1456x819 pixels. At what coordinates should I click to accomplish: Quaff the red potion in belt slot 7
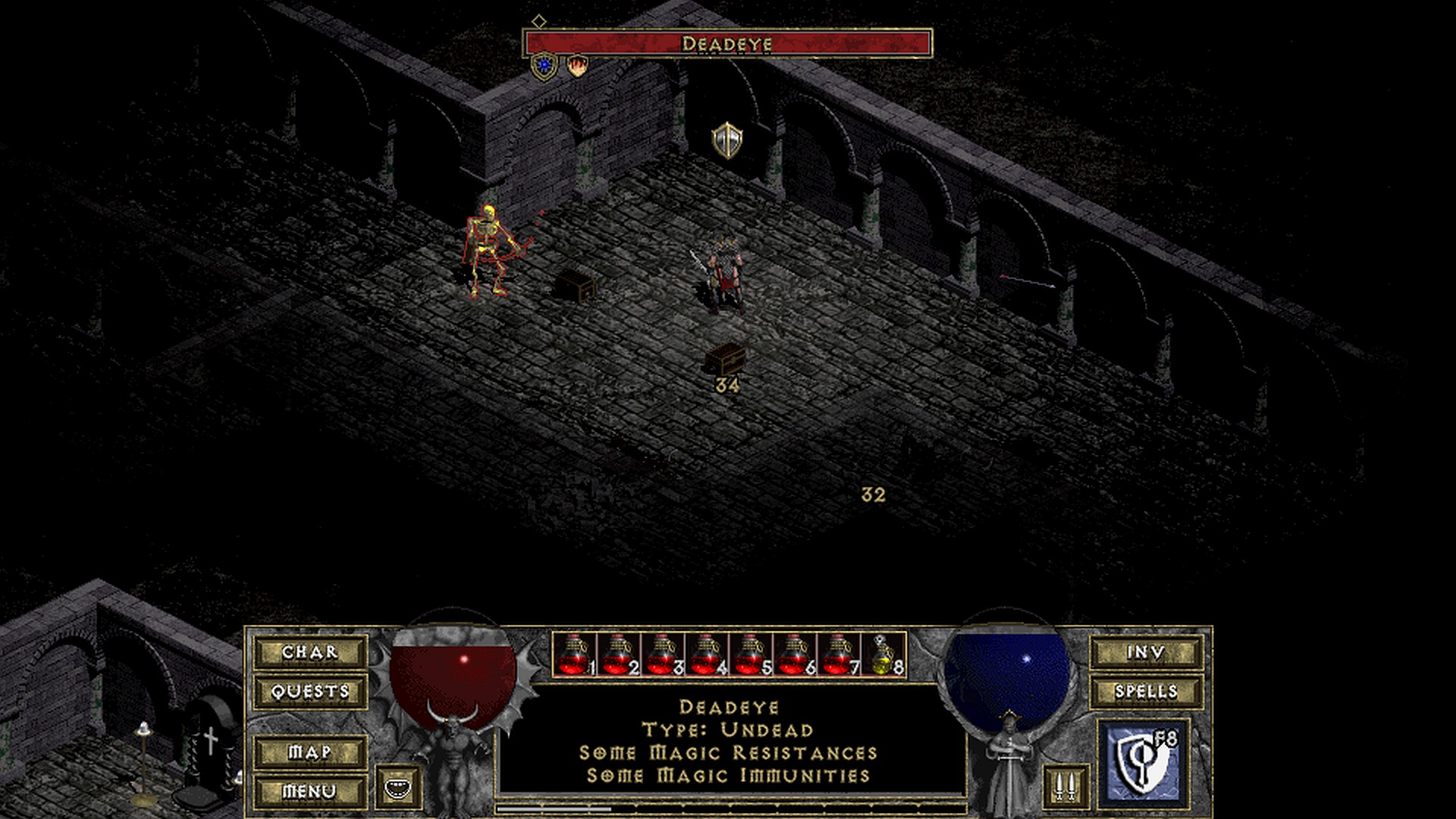(x=839, y=654)
